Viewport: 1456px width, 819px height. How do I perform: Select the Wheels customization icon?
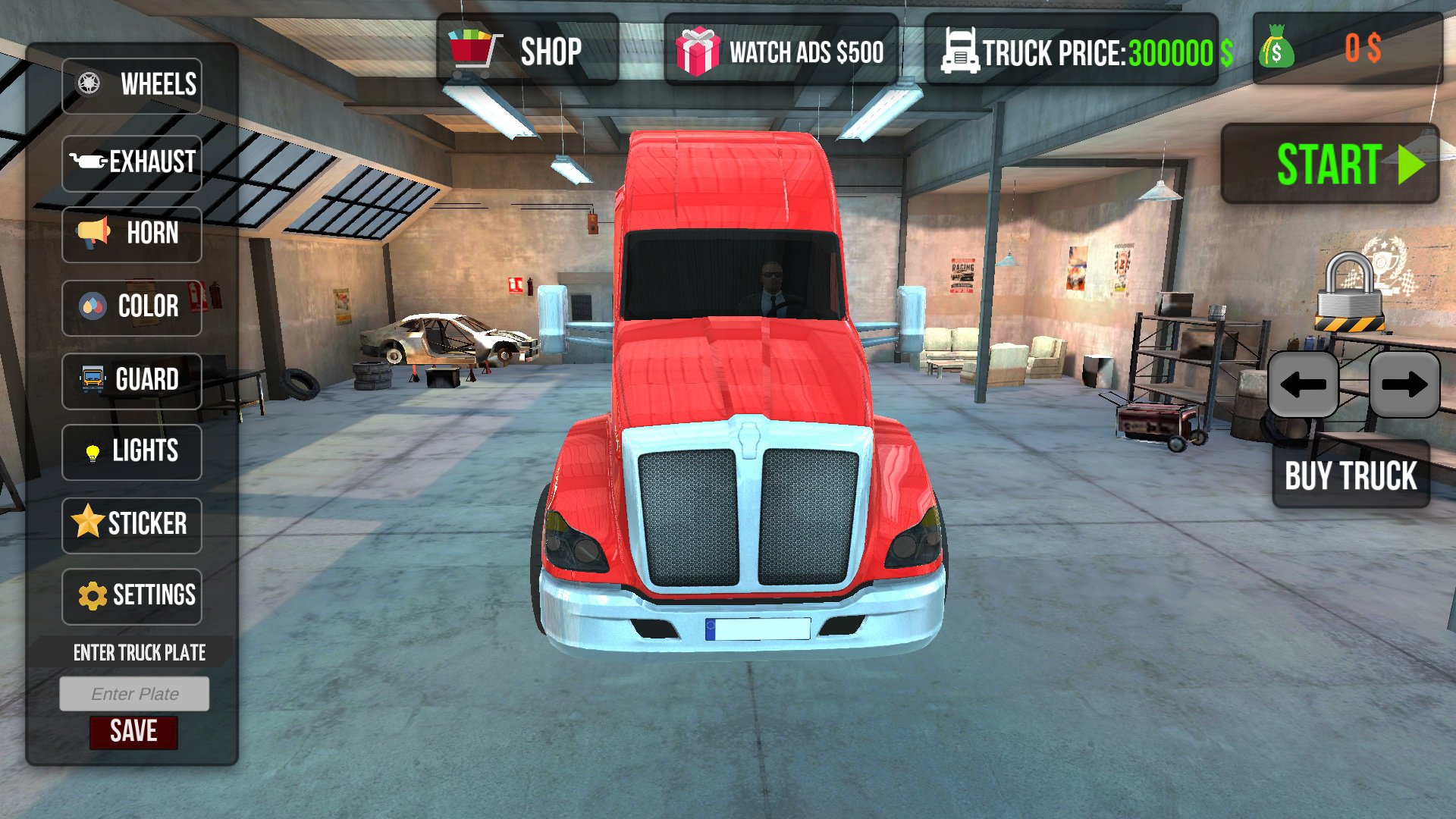click(89, 83)
